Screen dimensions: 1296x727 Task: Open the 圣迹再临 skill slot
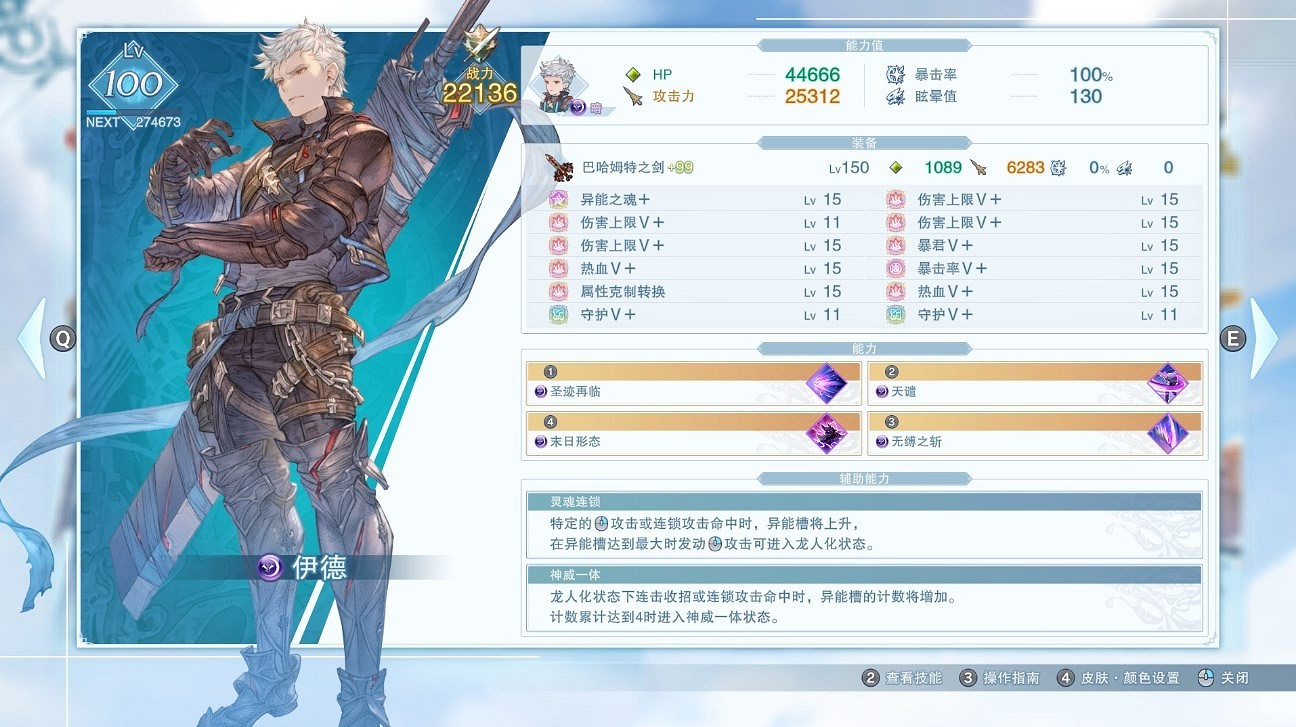693,381
